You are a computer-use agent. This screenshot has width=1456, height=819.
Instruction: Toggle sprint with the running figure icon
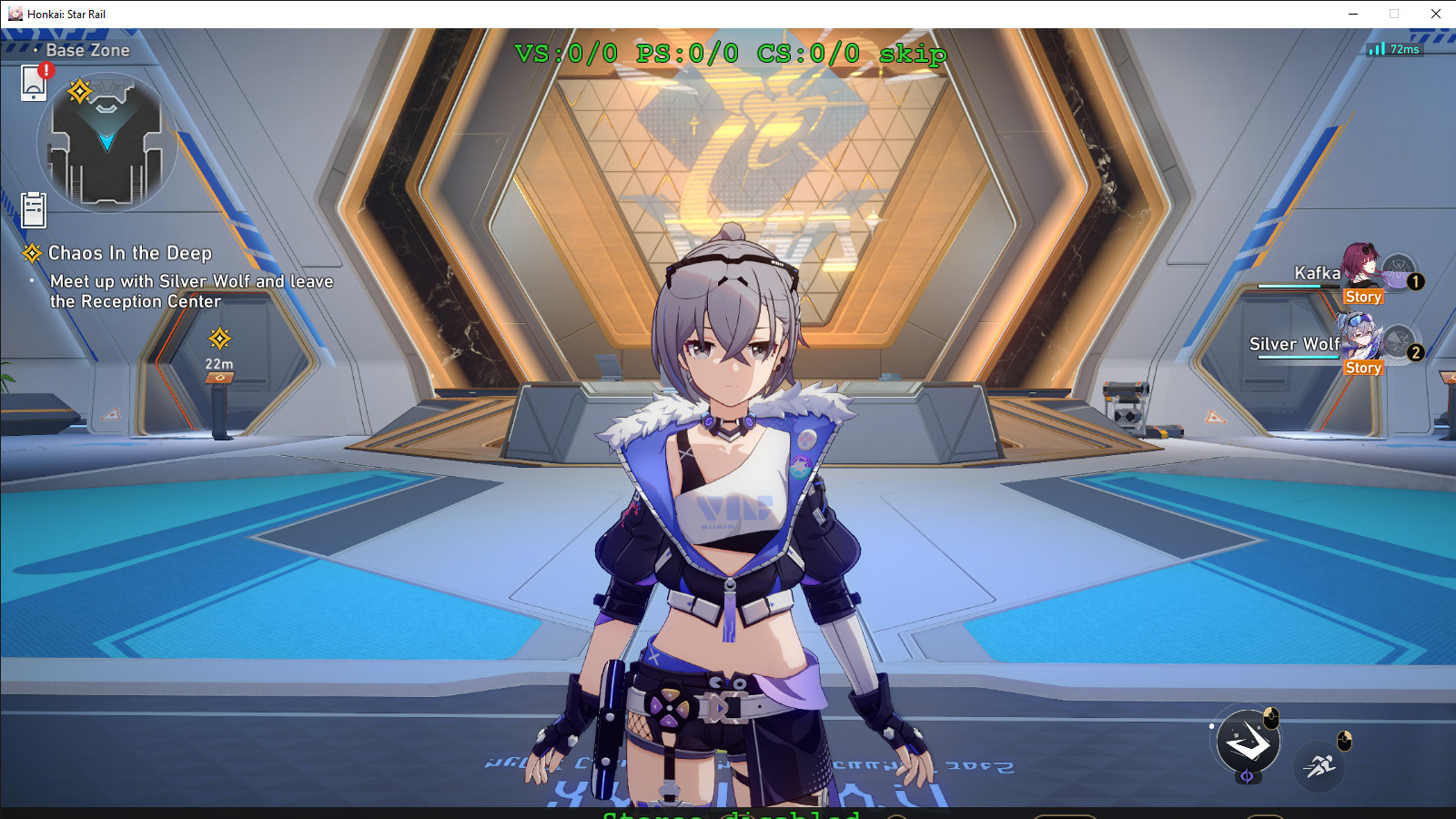point(1318,765)
